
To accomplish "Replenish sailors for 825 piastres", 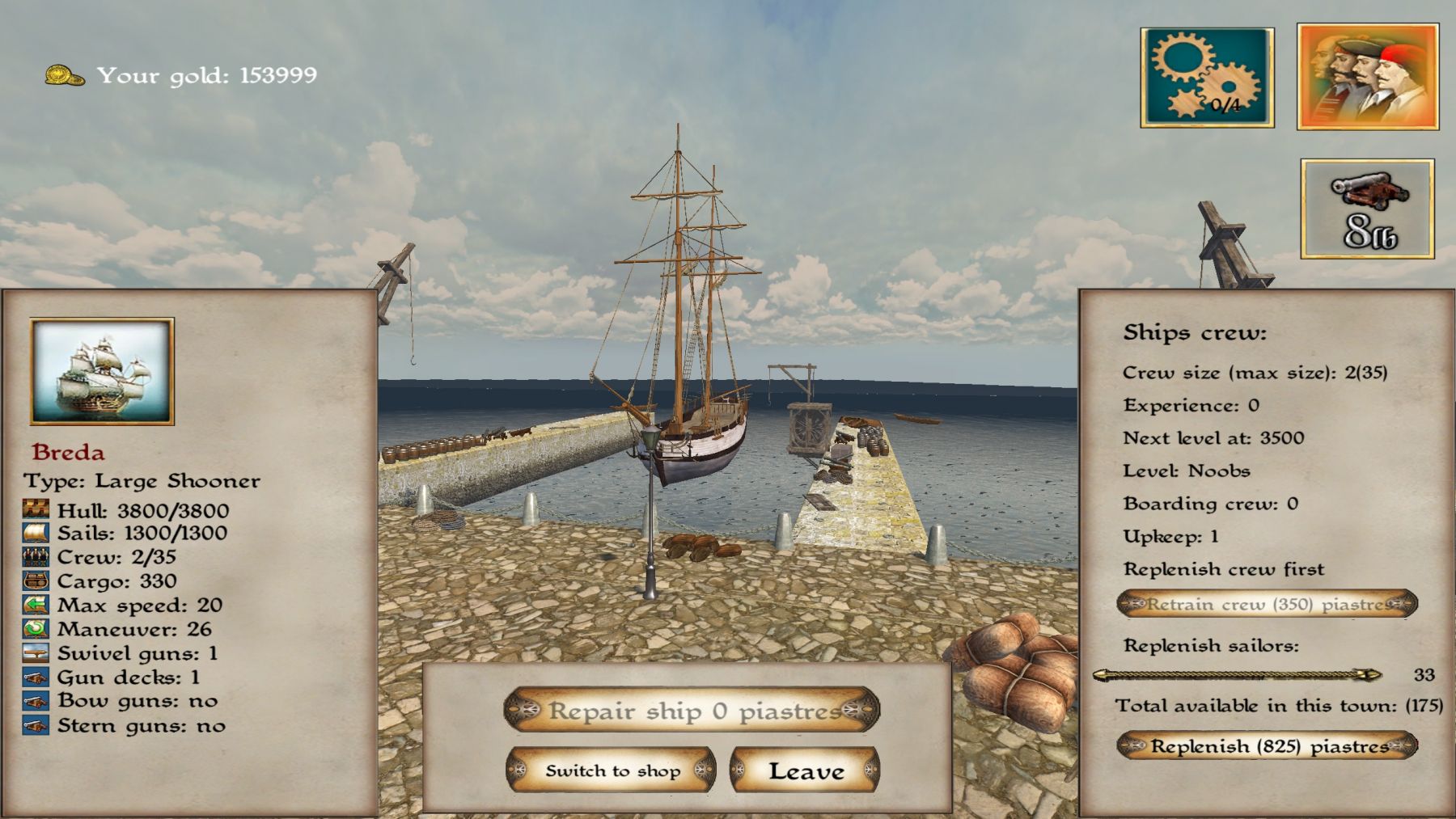I will tap(1267, 745).
